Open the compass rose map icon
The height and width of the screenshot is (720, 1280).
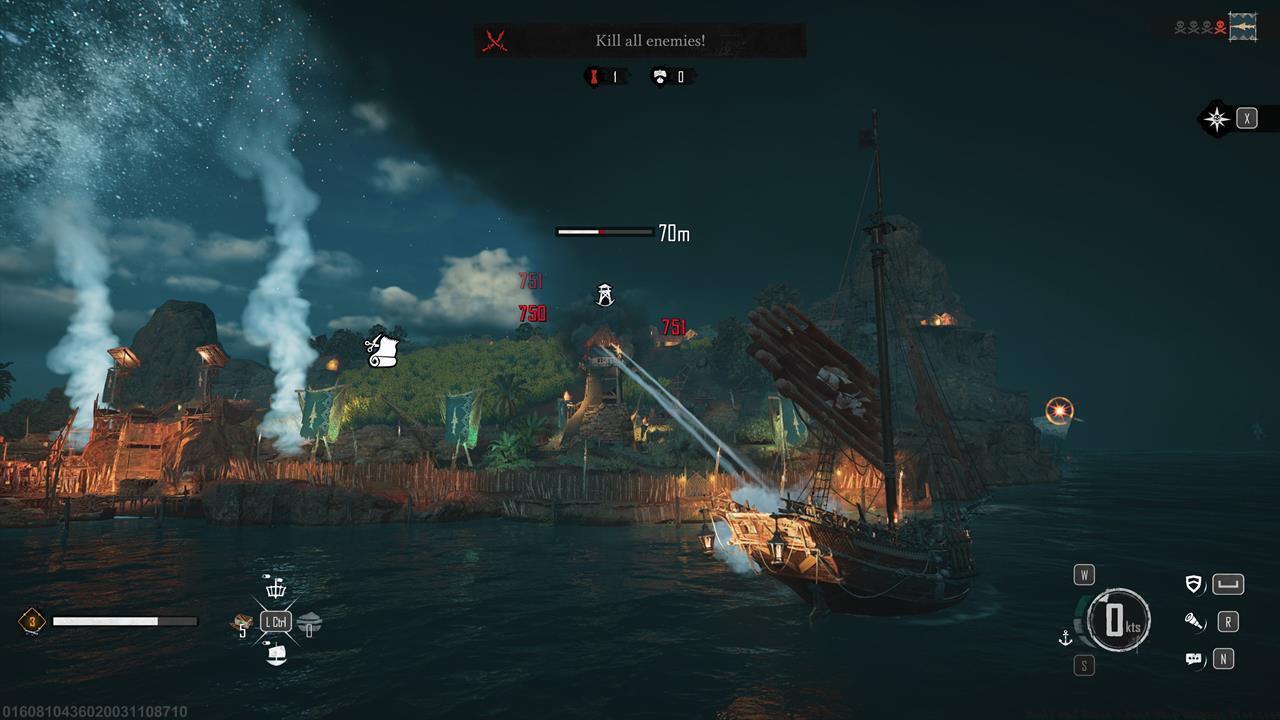1216,119
